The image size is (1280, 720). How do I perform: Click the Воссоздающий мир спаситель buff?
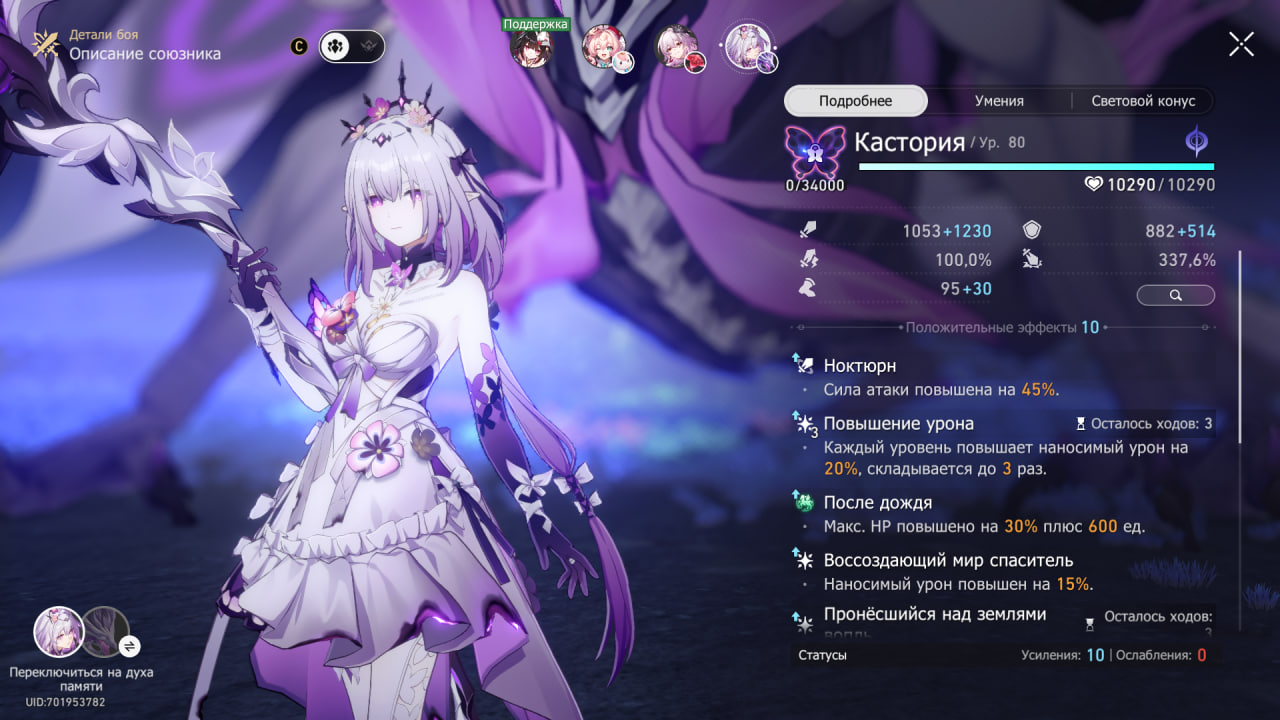tap(947, 560)
